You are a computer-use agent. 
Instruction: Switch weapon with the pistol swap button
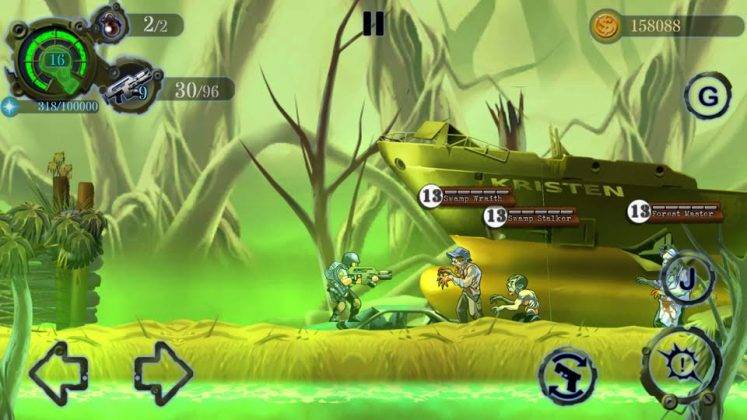click(x=566, y=375)
